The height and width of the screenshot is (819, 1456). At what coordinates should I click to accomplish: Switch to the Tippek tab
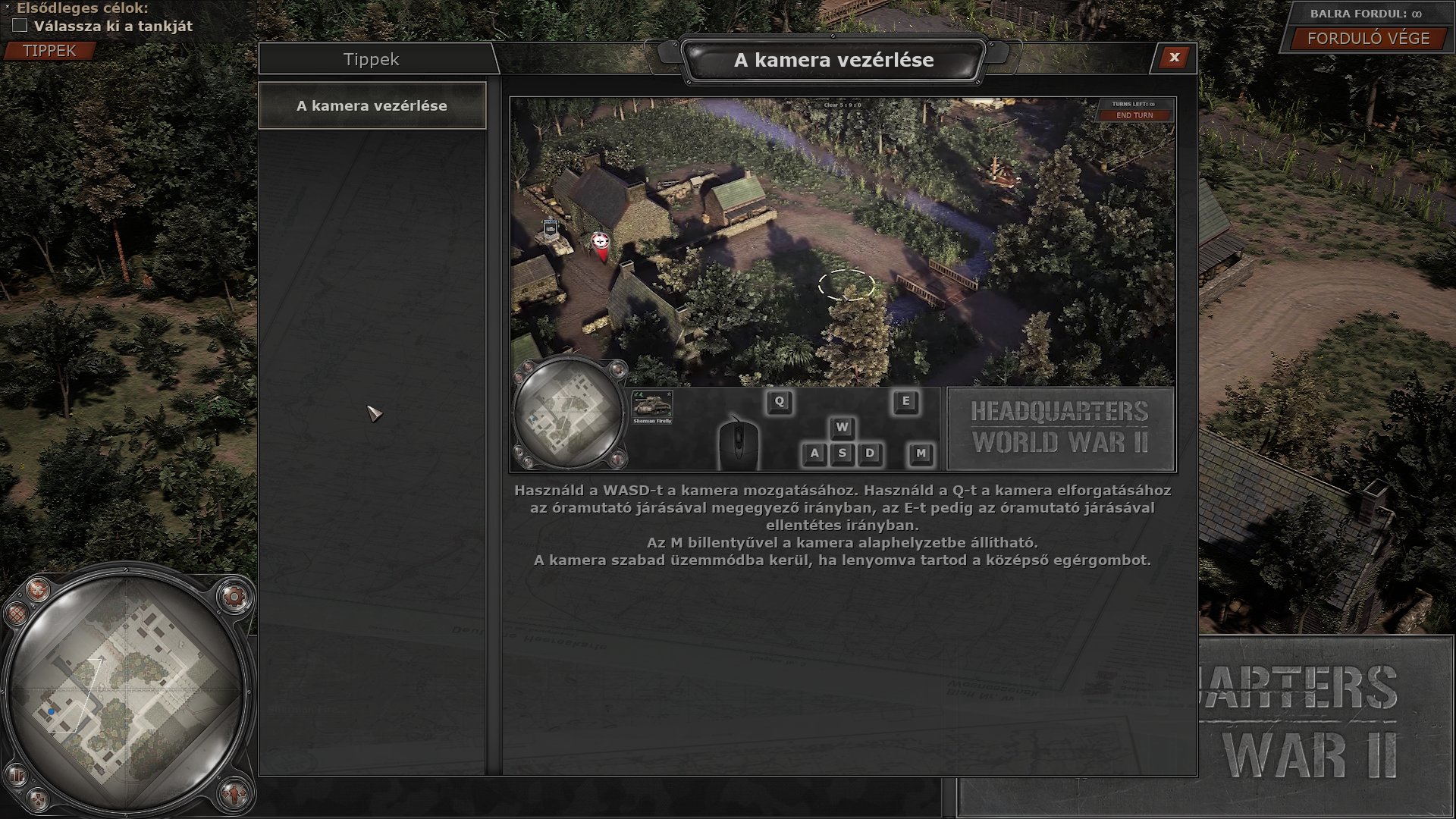coord(371,60)
